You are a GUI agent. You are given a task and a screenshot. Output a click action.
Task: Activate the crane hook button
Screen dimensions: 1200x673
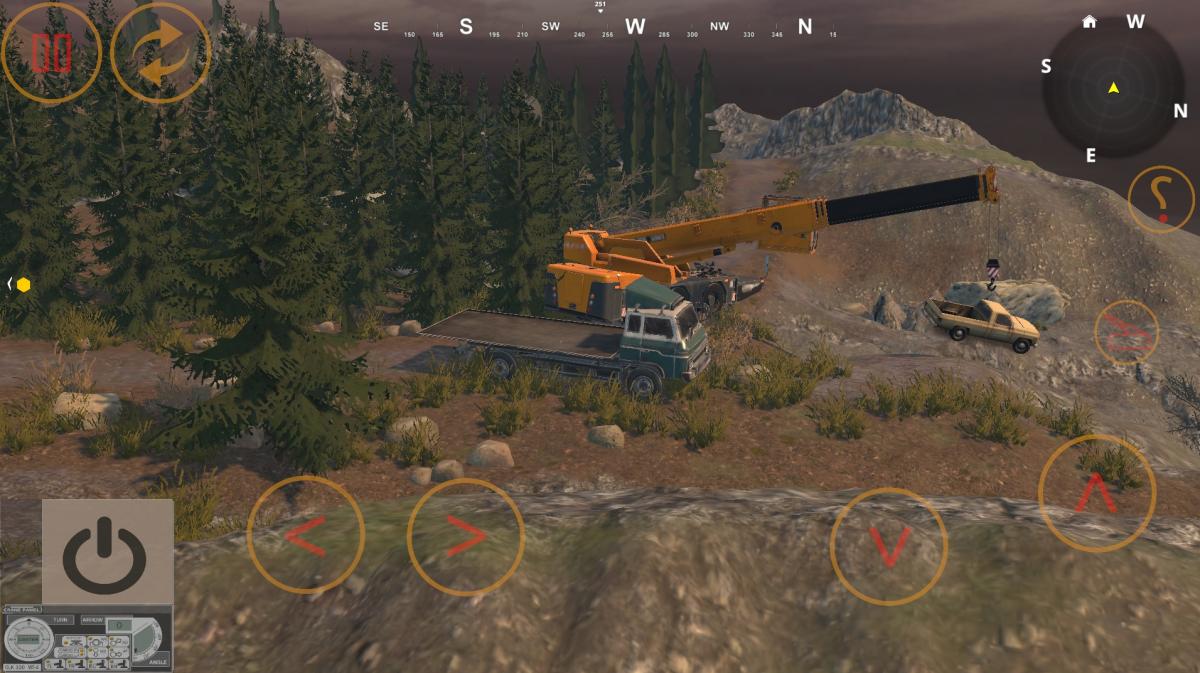(1161, 199)
